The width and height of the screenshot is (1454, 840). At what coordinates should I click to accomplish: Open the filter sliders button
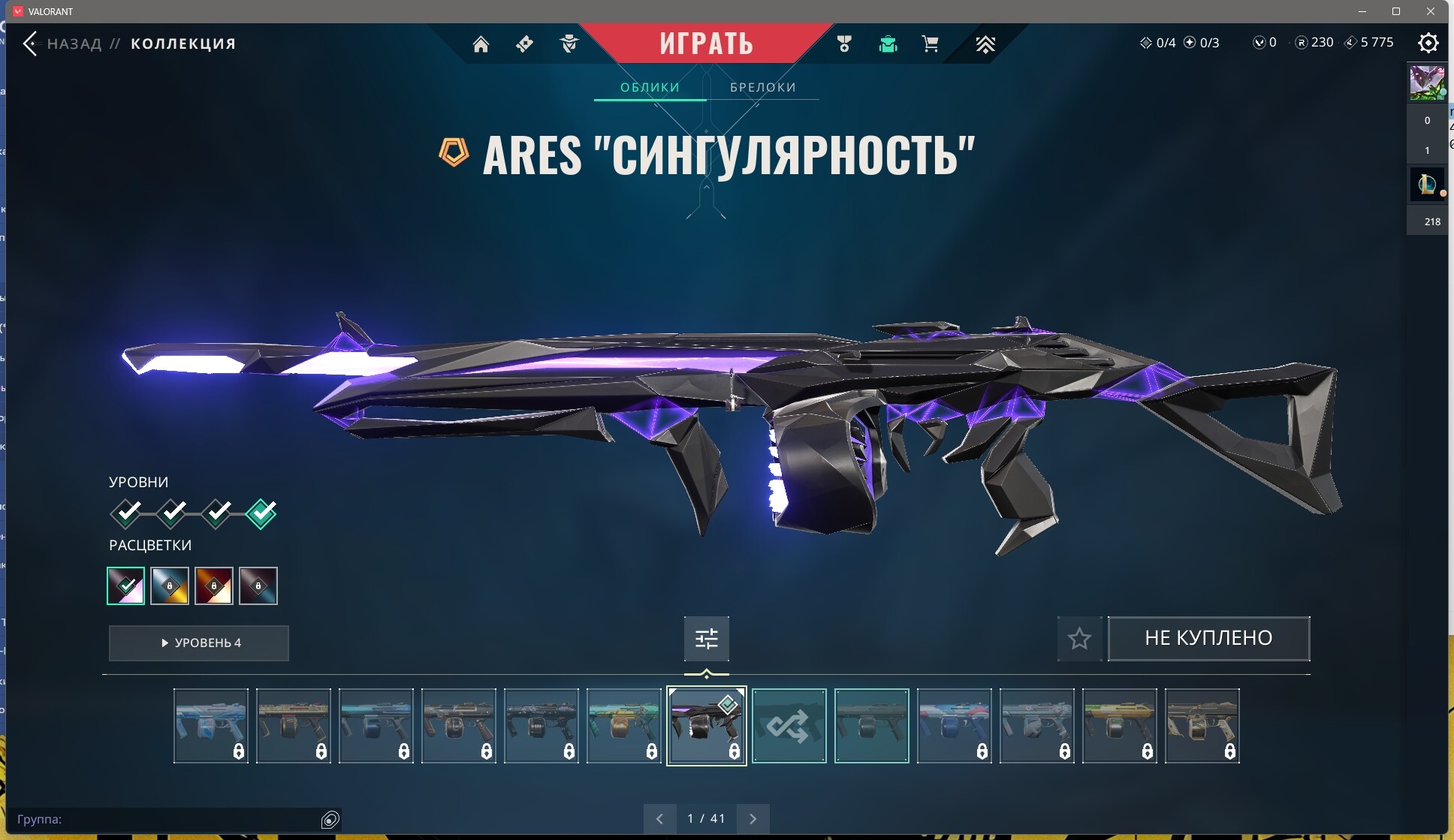706,638
